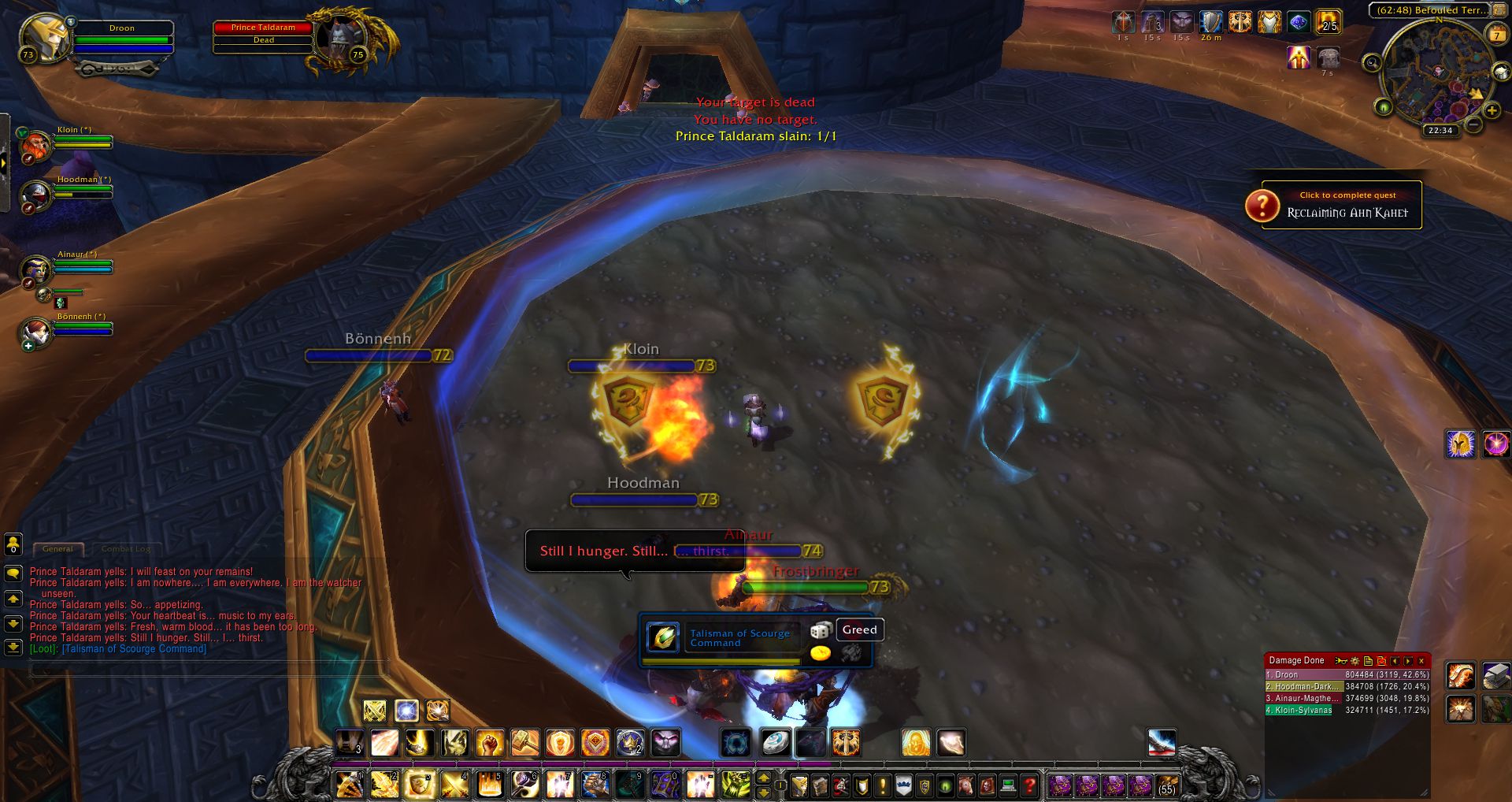Open the red question mark help button

pyautogui.click(x=1028, y=785)
